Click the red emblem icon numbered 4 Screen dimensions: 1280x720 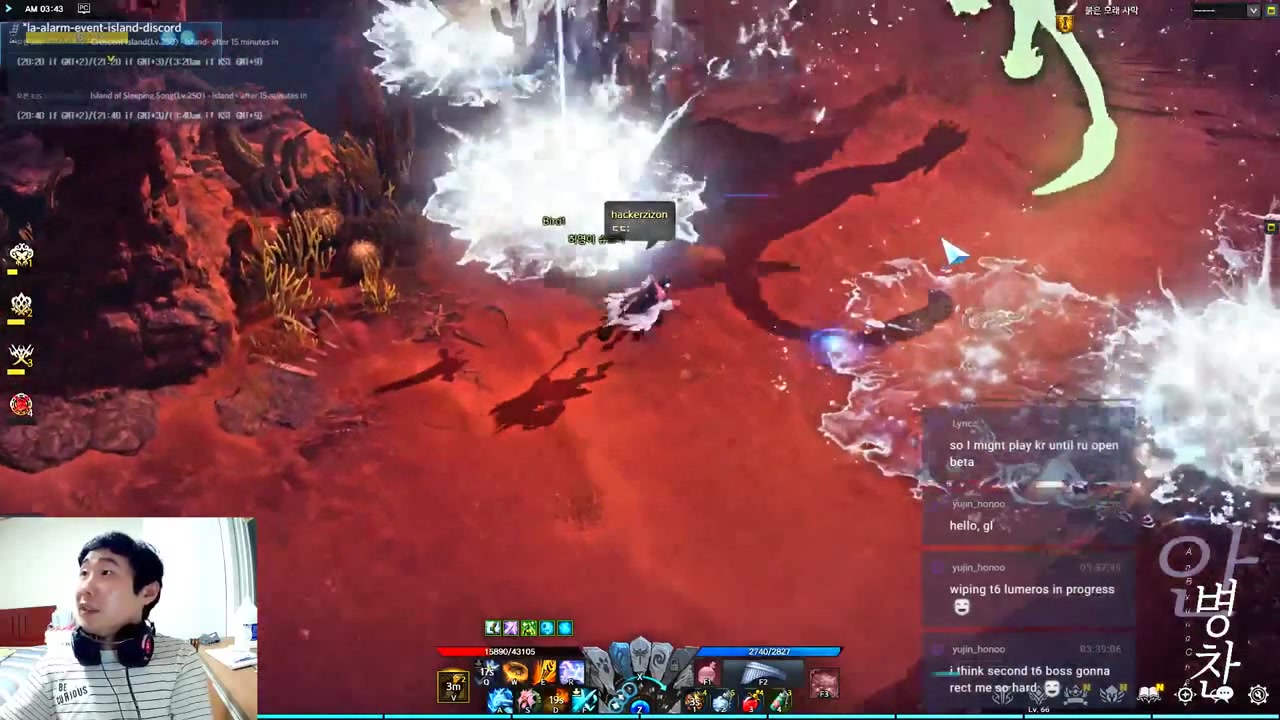tap(22, 405)
